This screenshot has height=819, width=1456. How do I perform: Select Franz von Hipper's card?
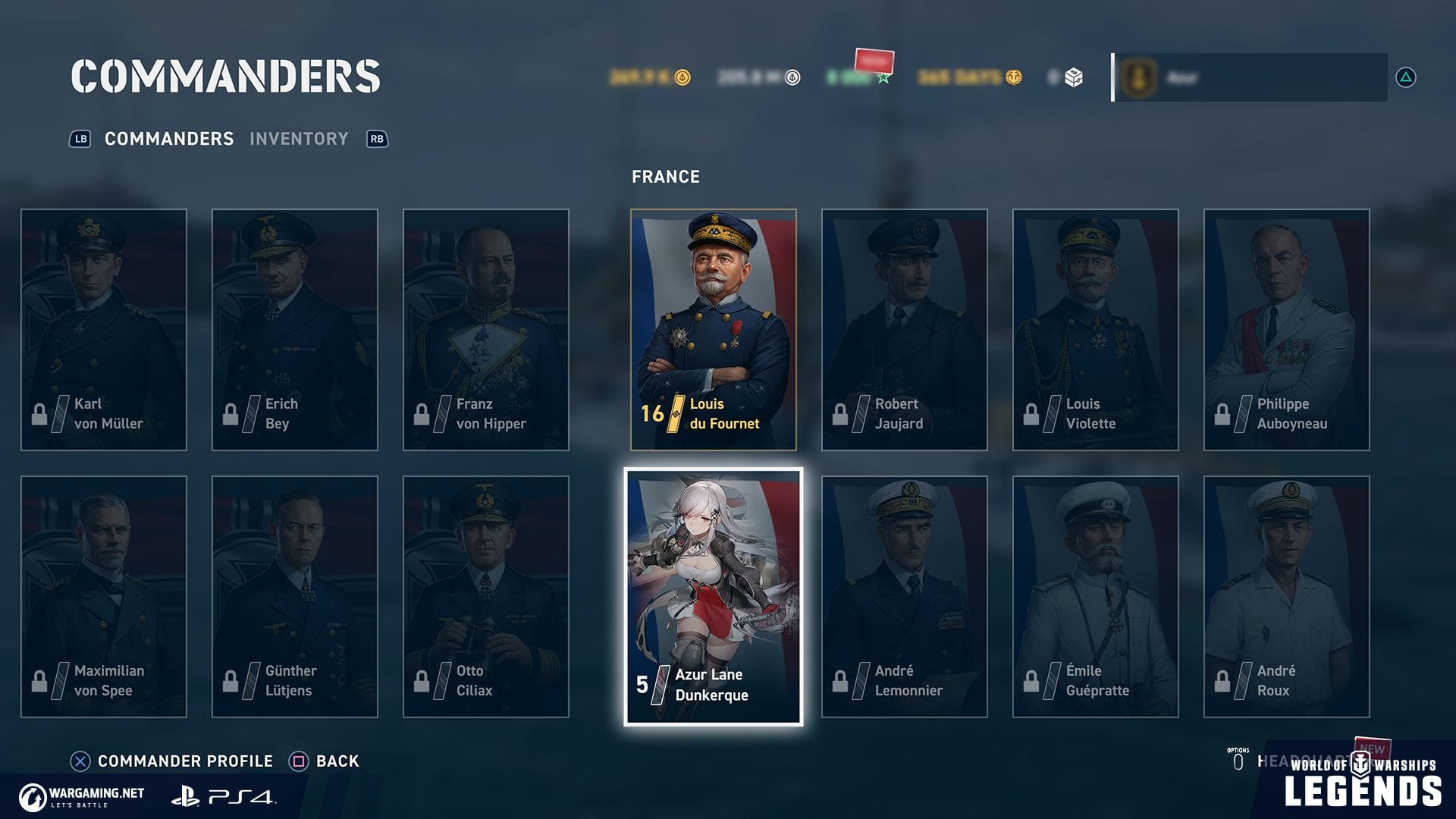486,329
